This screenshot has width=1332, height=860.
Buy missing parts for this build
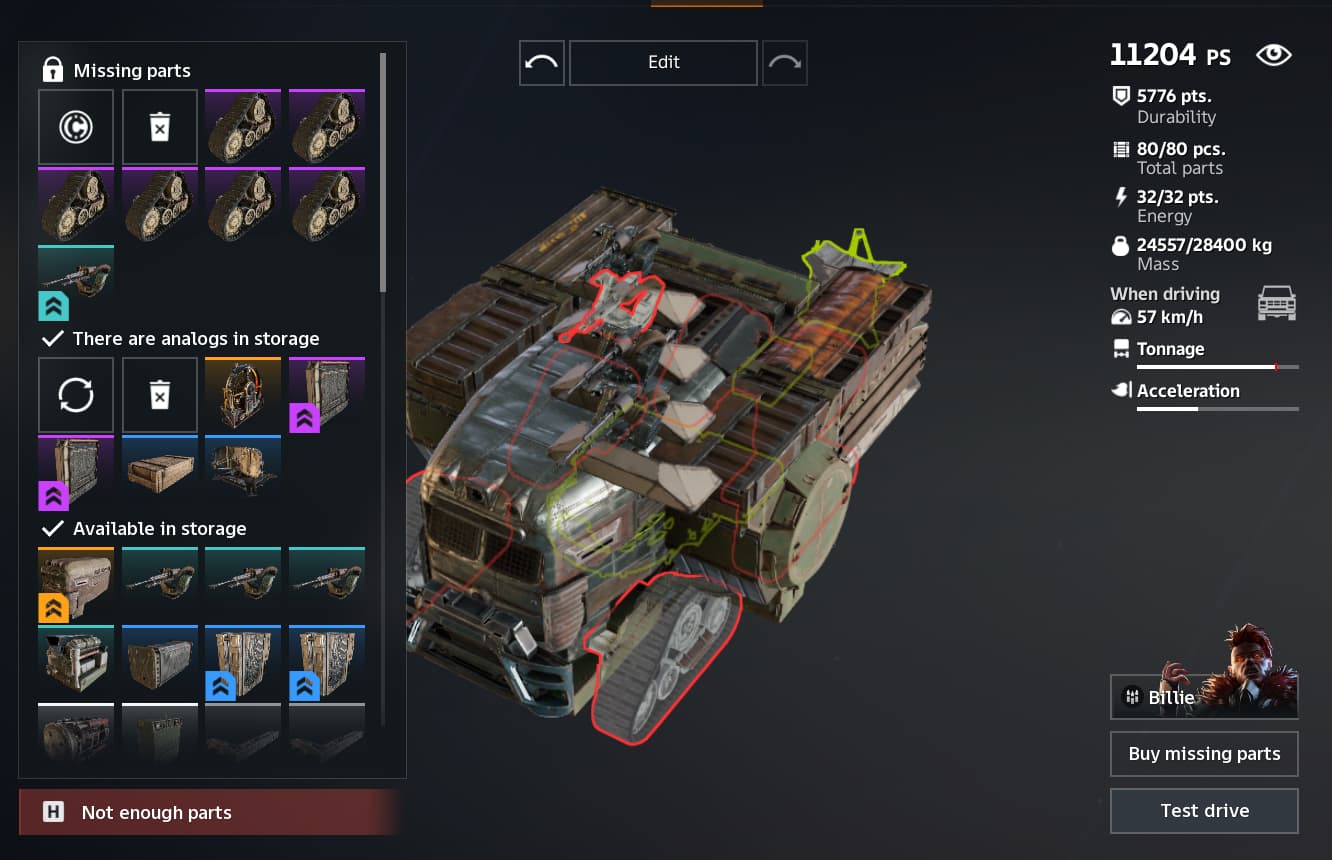click(x=1204, y=754)
